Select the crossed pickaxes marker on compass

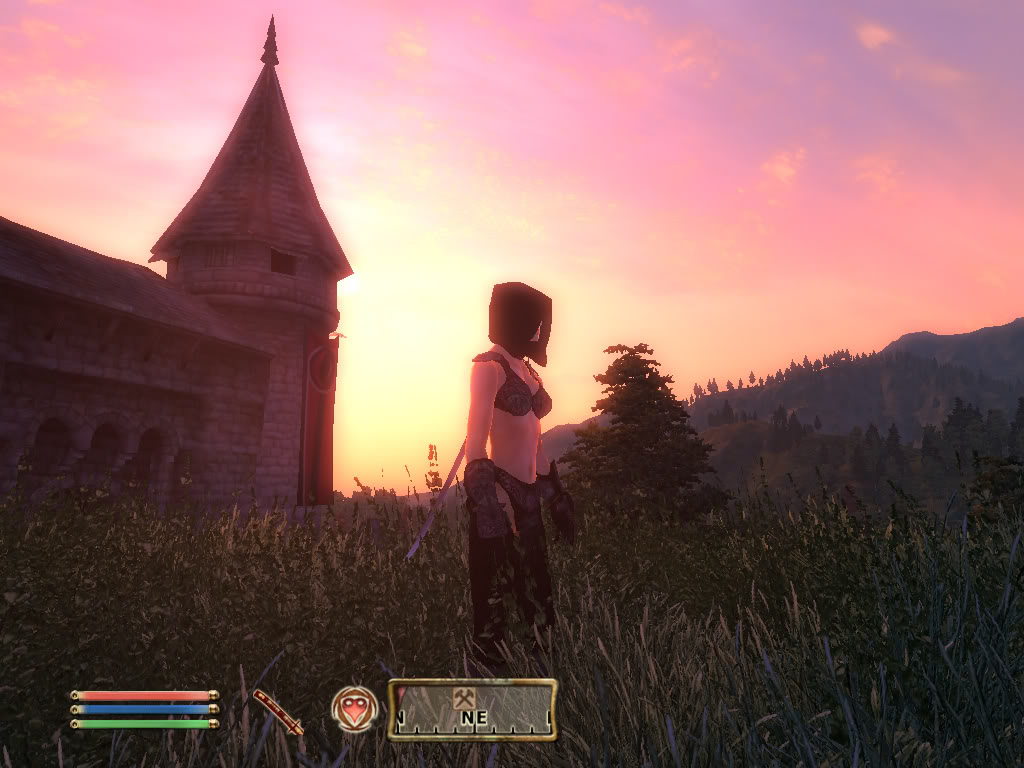click(463, 699)
